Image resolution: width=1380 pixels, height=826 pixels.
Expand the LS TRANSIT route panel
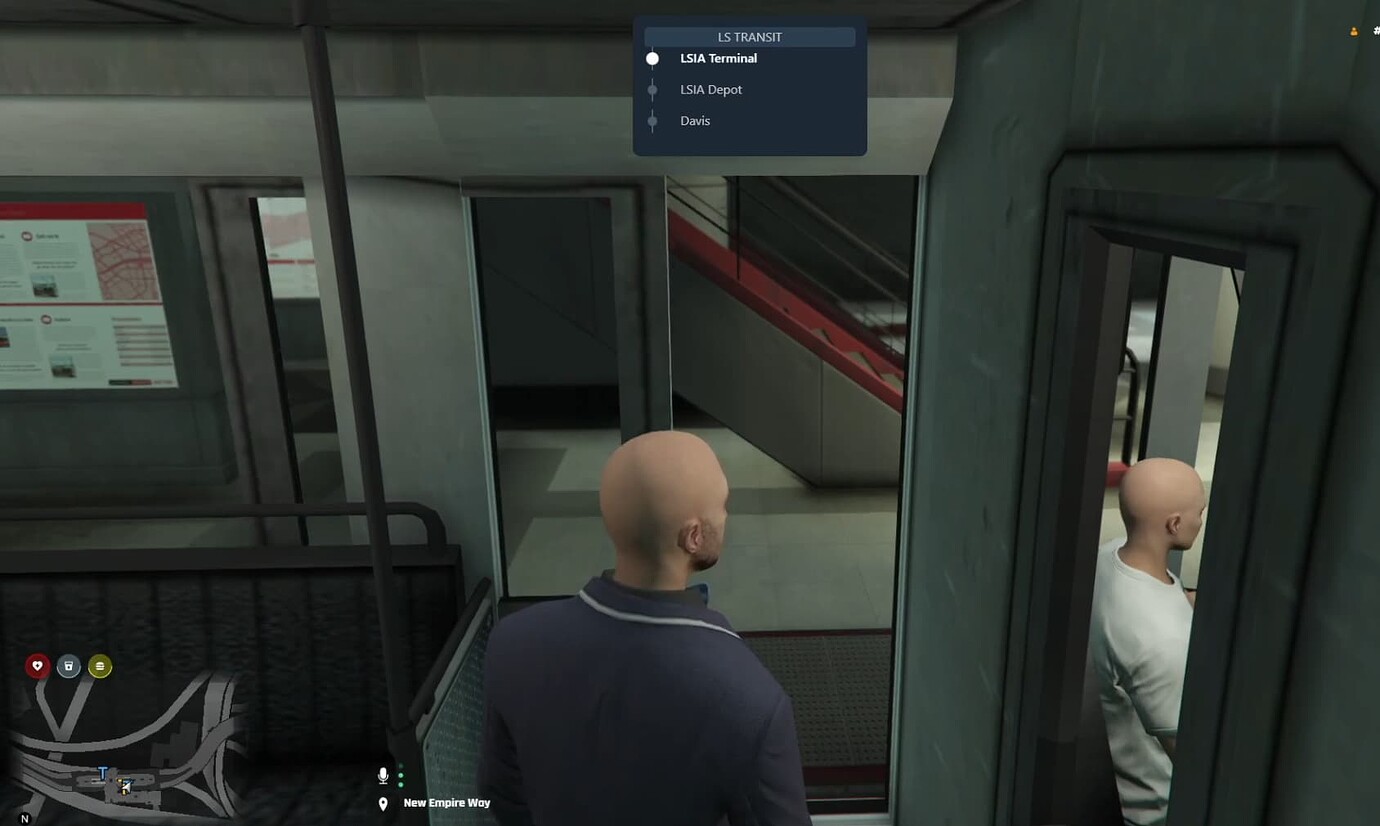pyautogui.click(x=750, y=37)
